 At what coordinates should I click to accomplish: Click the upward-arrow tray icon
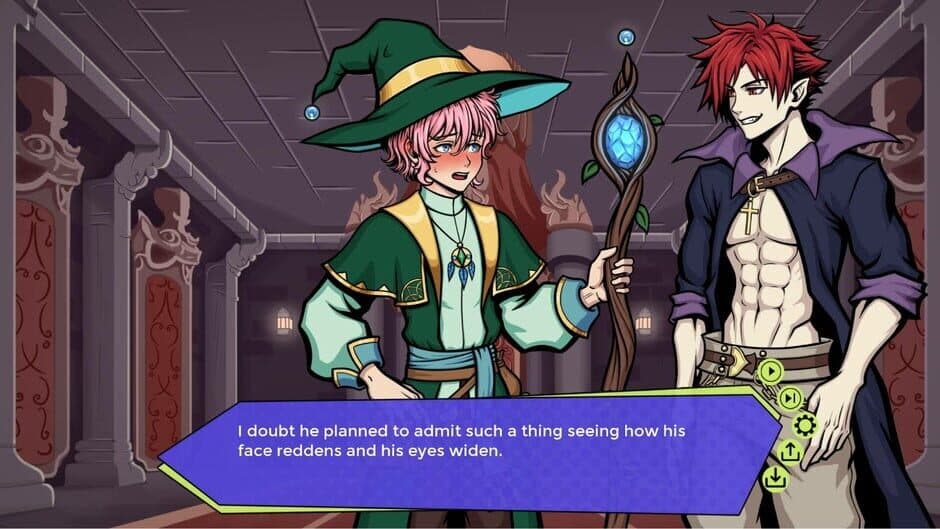coord(790,452)
